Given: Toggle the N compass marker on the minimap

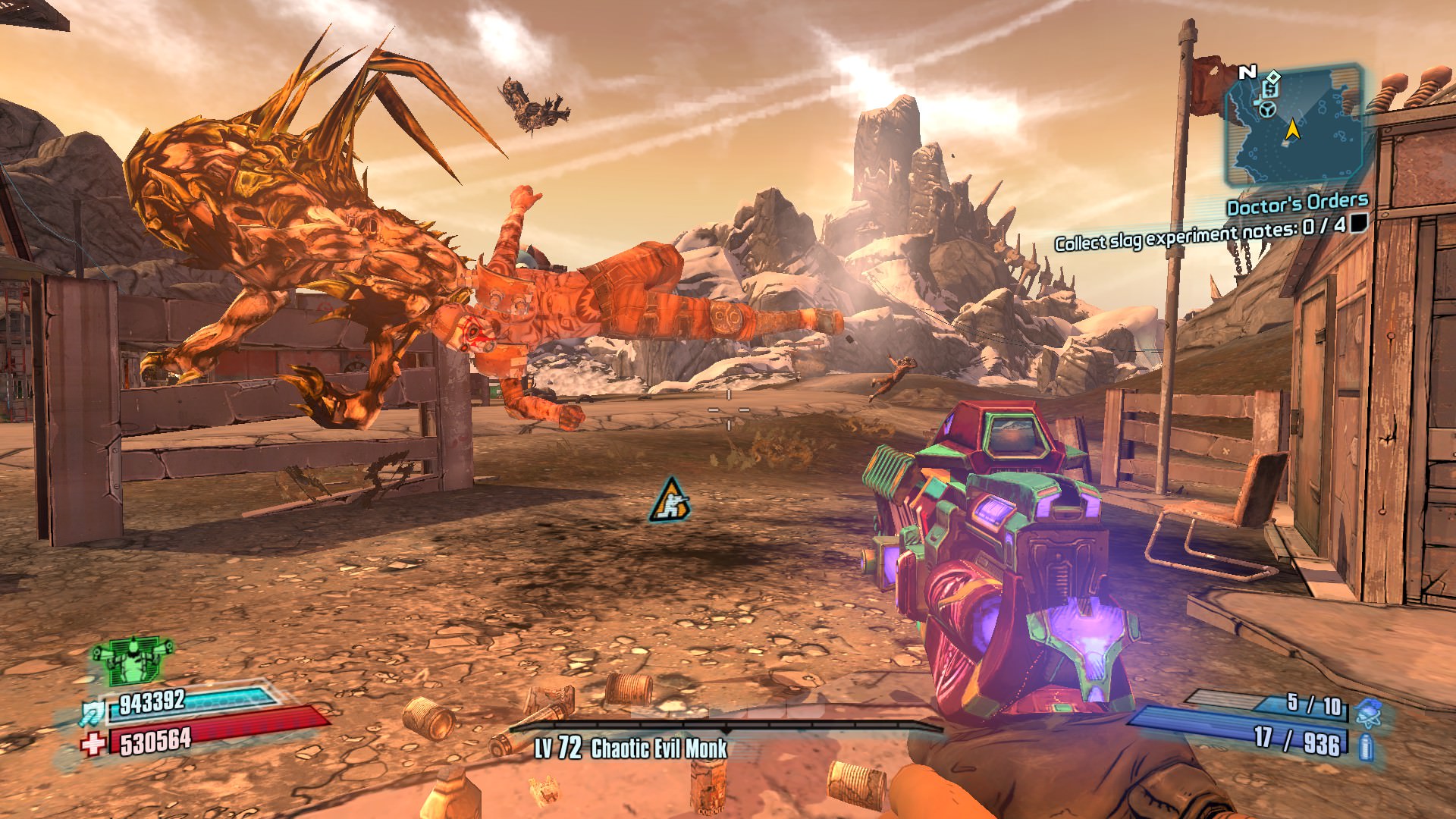Looking at the screenshot, I should click(x=1248, y=72).
